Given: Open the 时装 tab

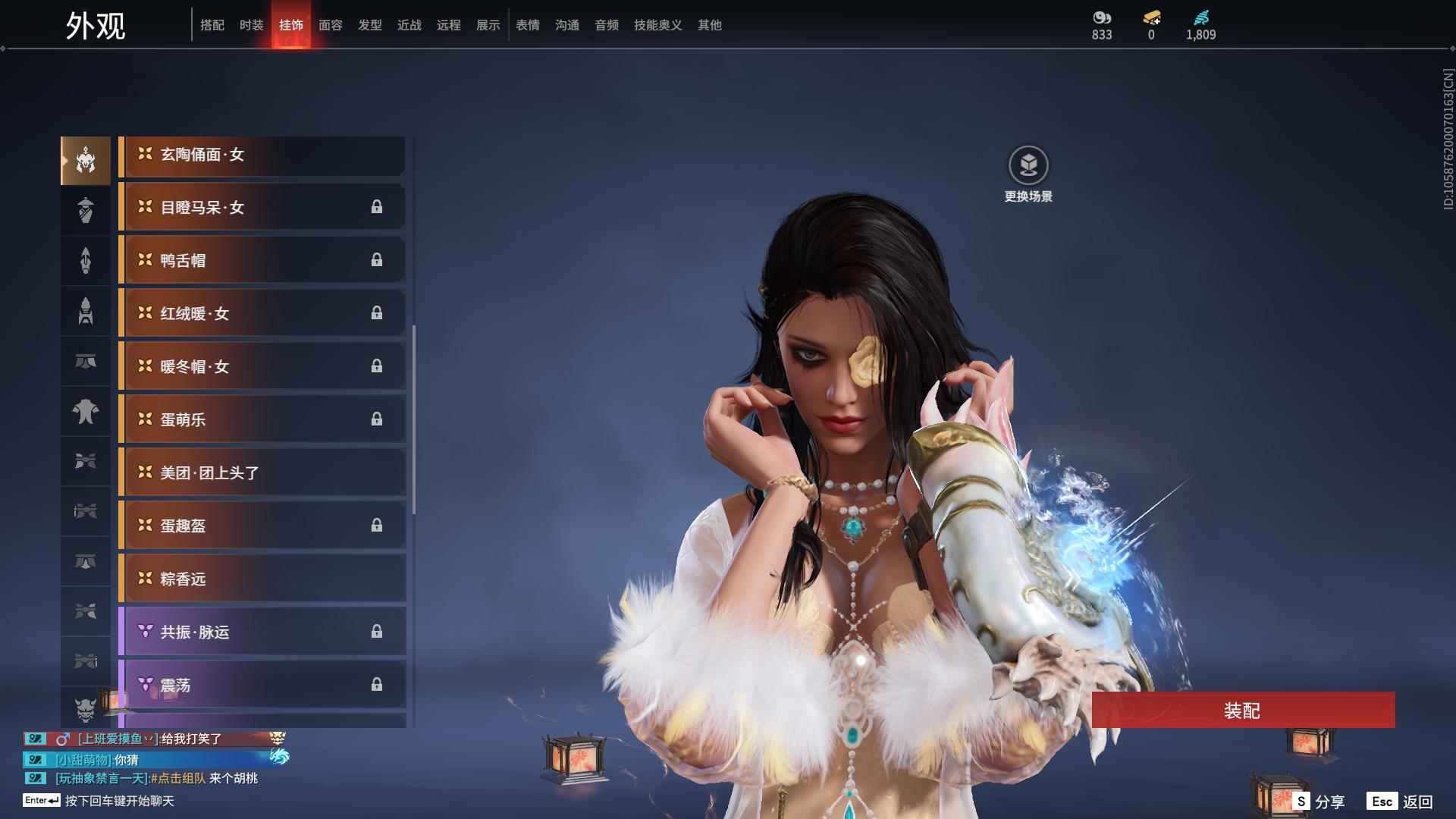Looking at the screenshot, I should pos(252,25).
